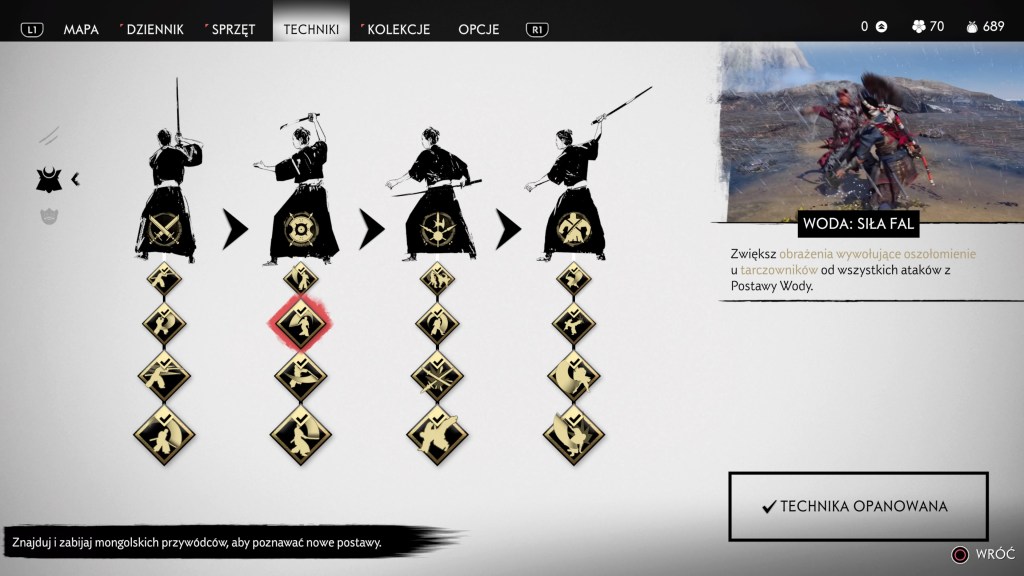Select the crossed swords stance emblem
Image resolution: width=1024 pixels, height=576 pixels.
(163, 229)
